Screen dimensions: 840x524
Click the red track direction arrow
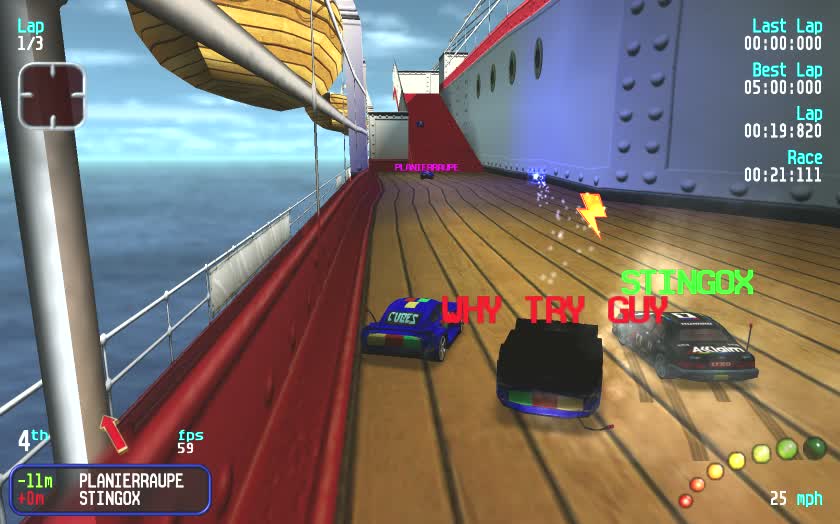[x=114, y=432]
